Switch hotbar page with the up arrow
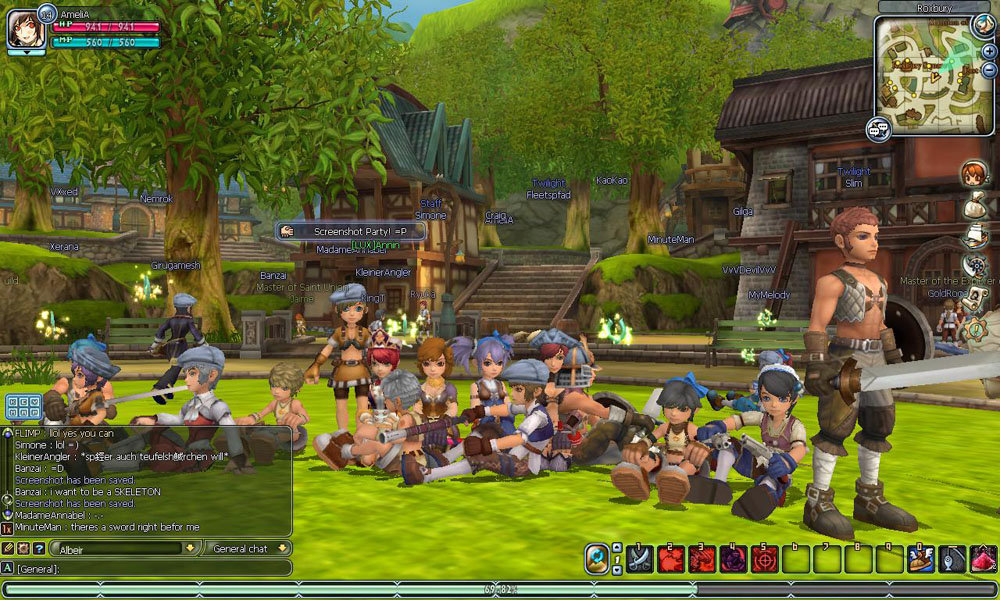The height and width of the screenshot is (600, 1000). pos(617,548)
